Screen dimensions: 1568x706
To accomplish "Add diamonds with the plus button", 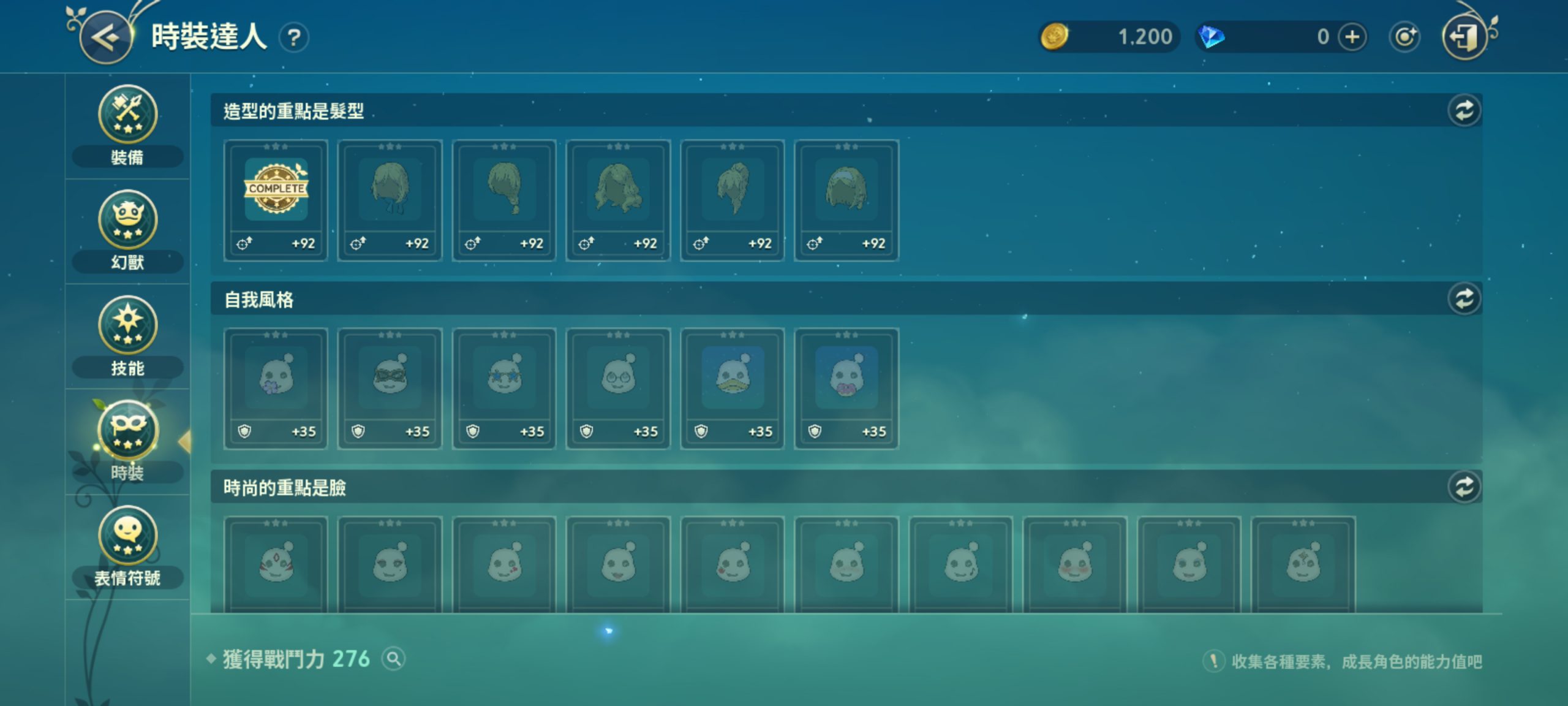I will coord(1352,37).
